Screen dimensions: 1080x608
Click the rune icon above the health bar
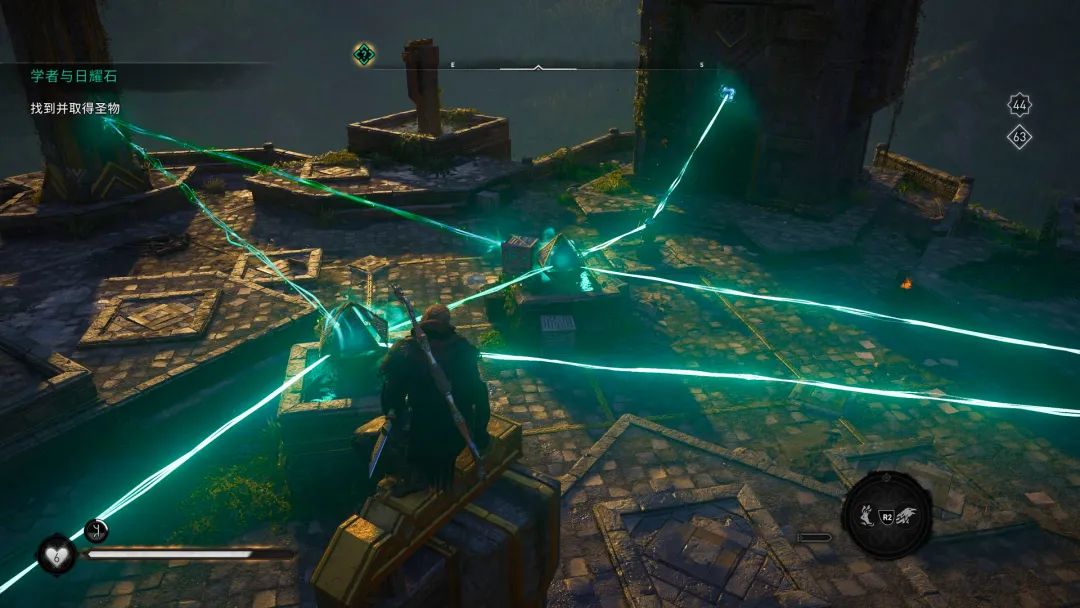coord(97,530)
